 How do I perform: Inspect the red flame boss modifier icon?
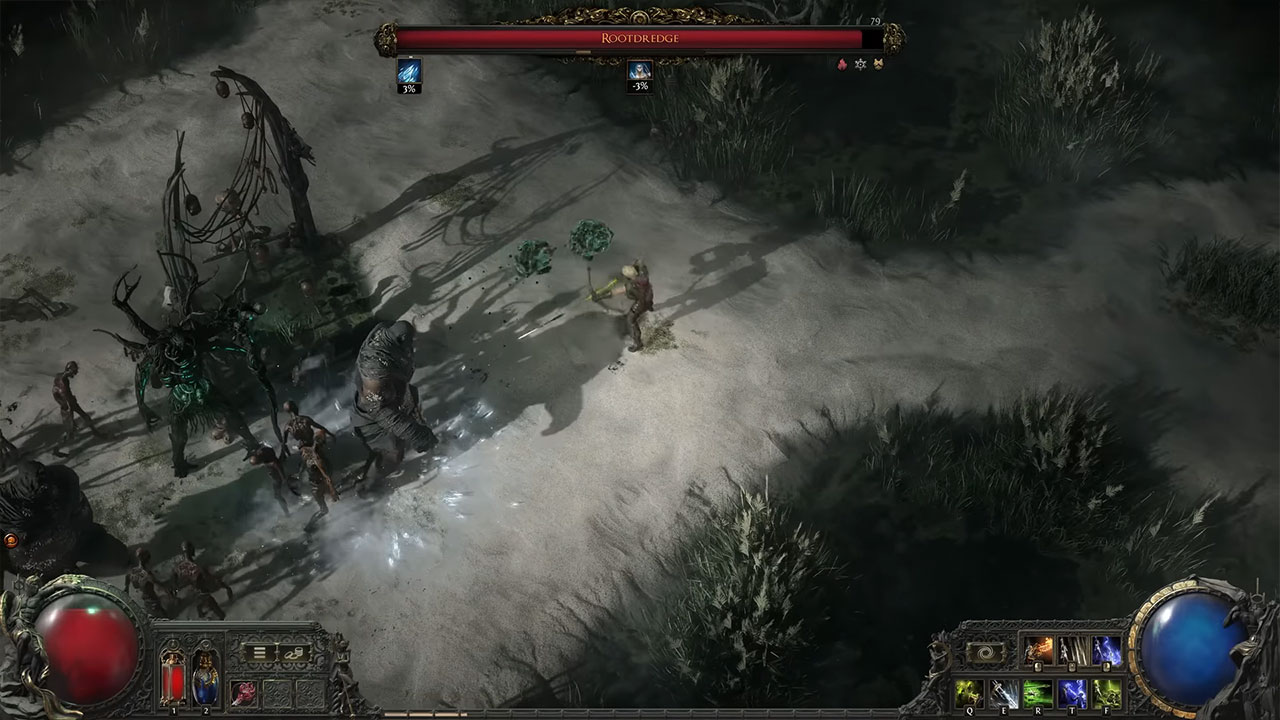tap(842, 64)
